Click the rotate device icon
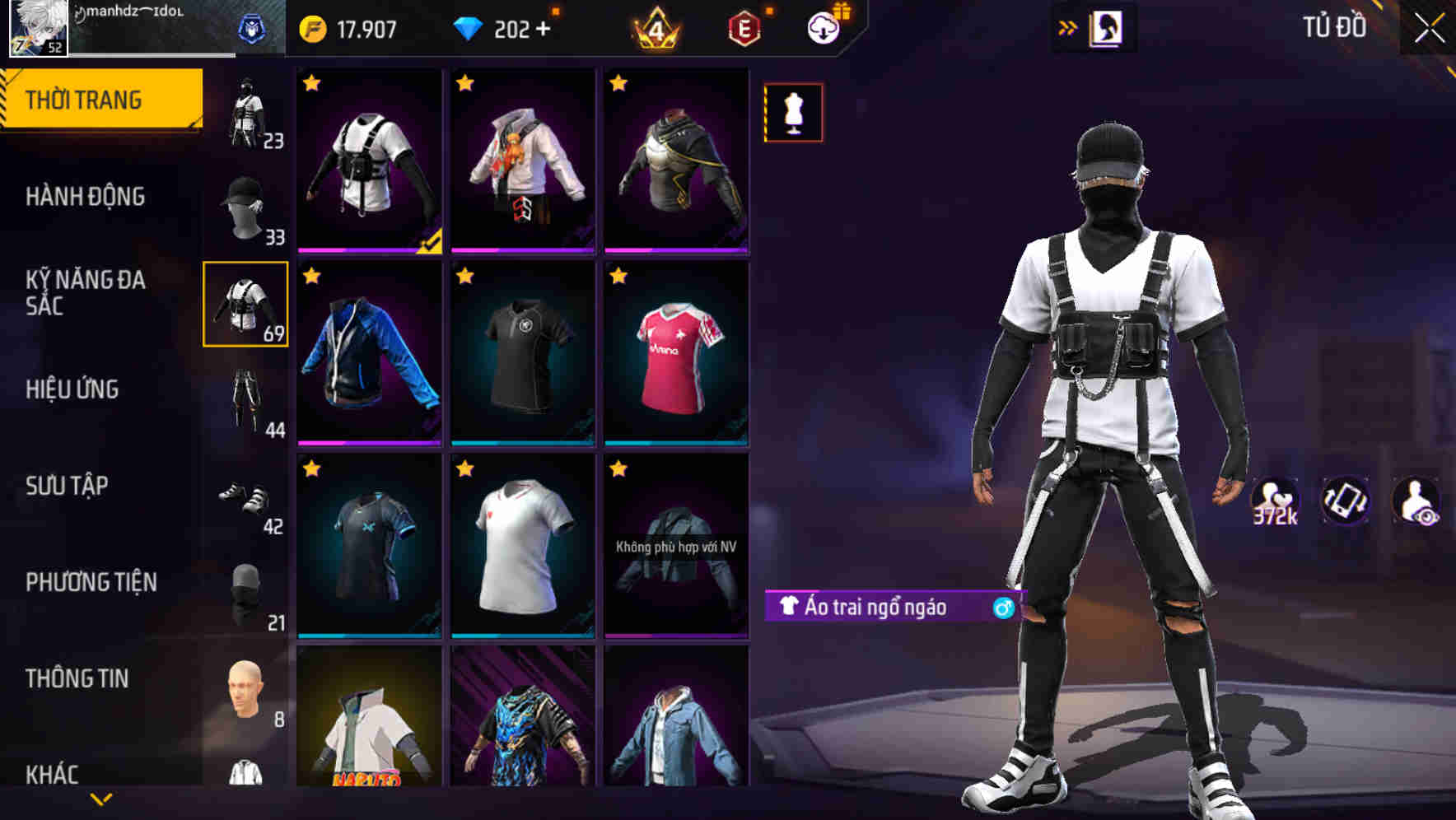This screenshot has height=820, width=1456. (1346, 501)
